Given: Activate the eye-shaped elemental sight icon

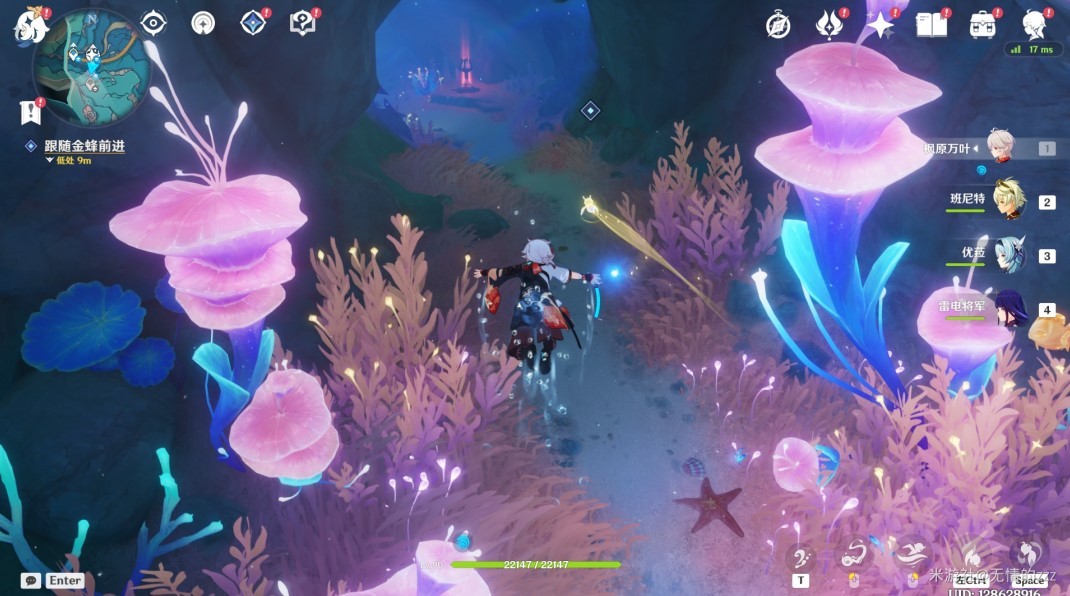Looking at the screenshot, I should (153, 23).
